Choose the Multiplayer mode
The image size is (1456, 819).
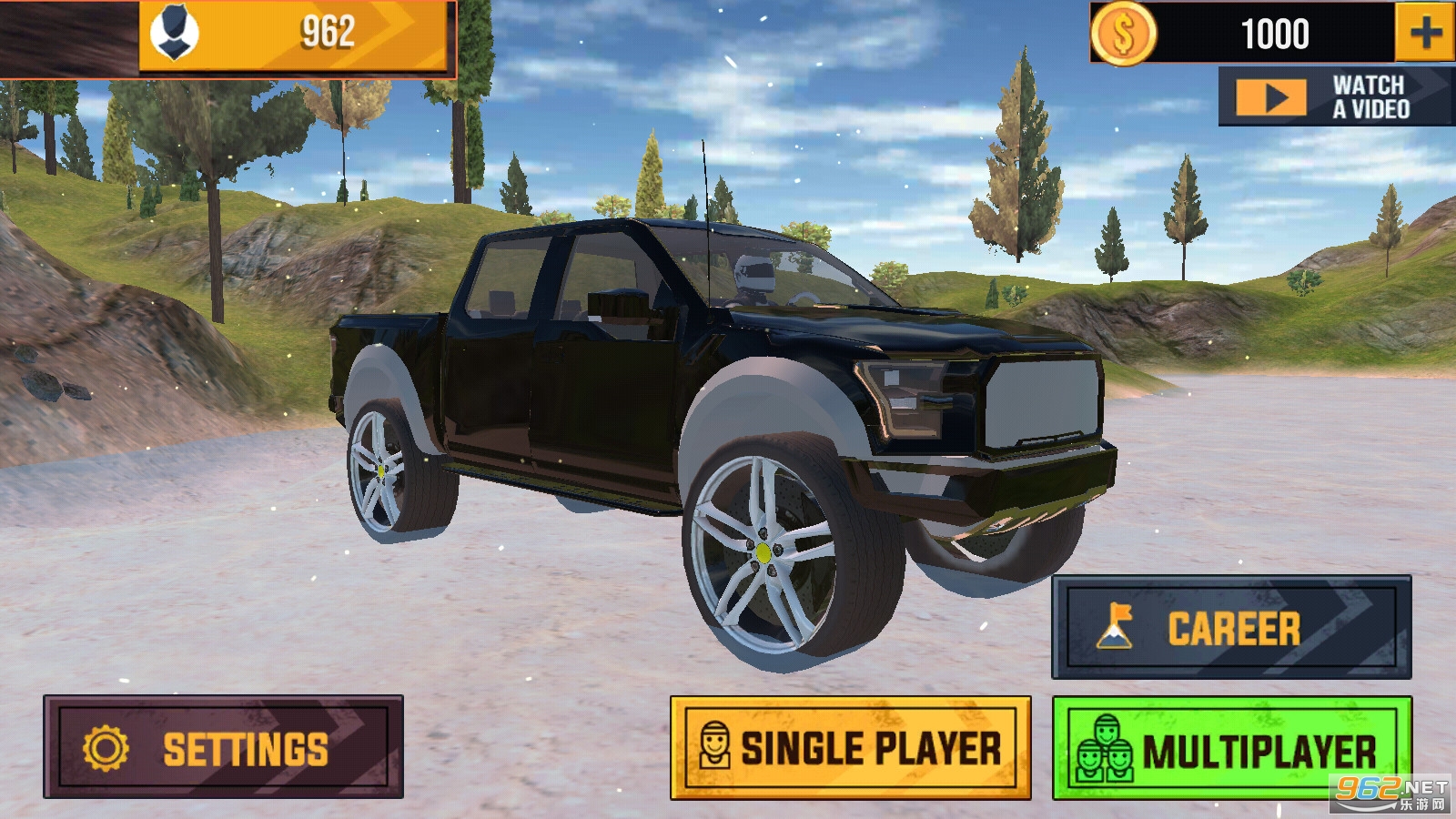[1231, 748]
